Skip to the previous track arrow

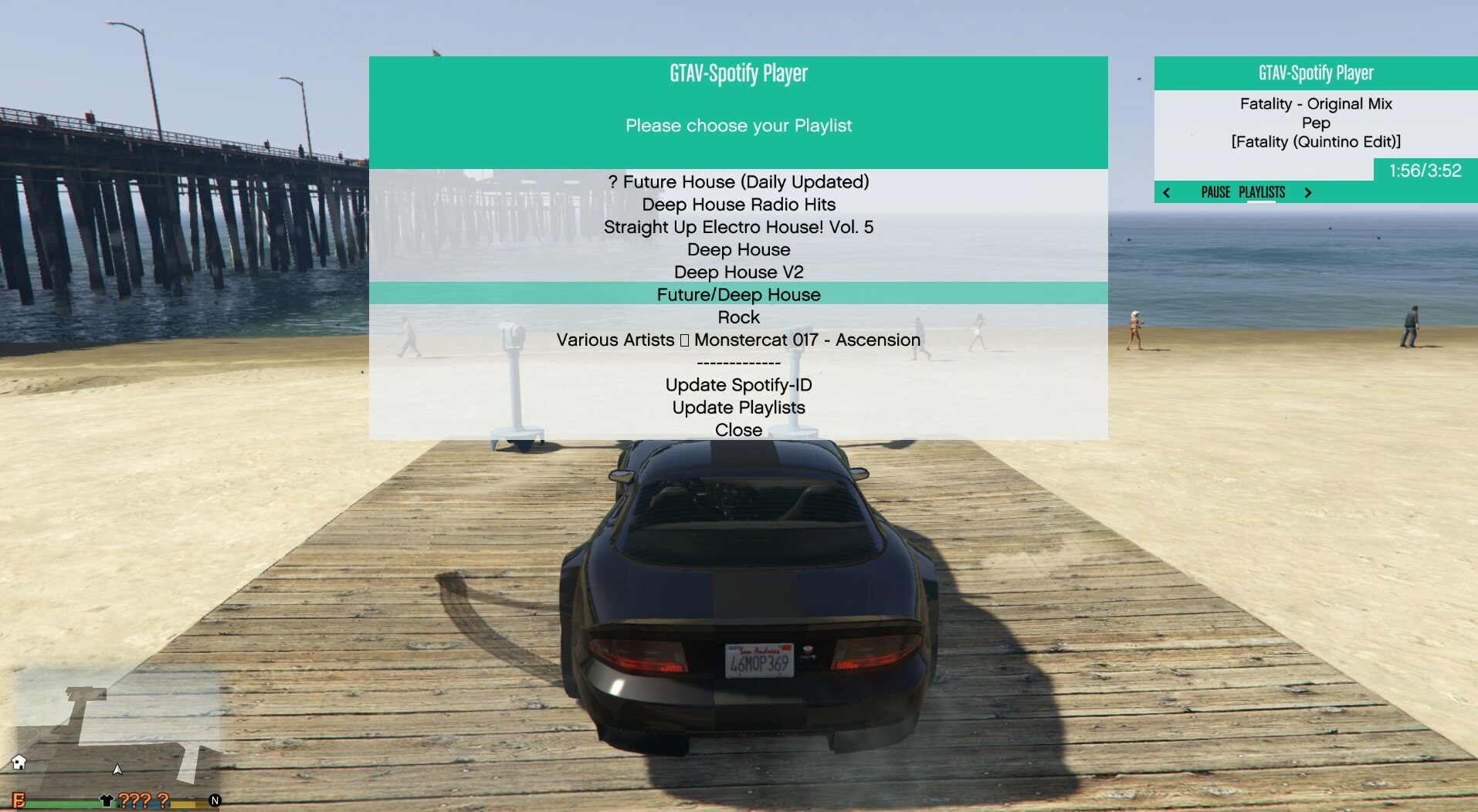(1166, 192)
